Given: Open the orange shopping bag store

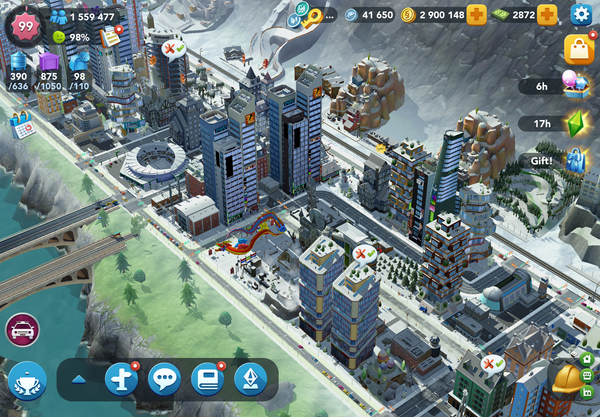Looking at the screenshot, I should 580,50.
